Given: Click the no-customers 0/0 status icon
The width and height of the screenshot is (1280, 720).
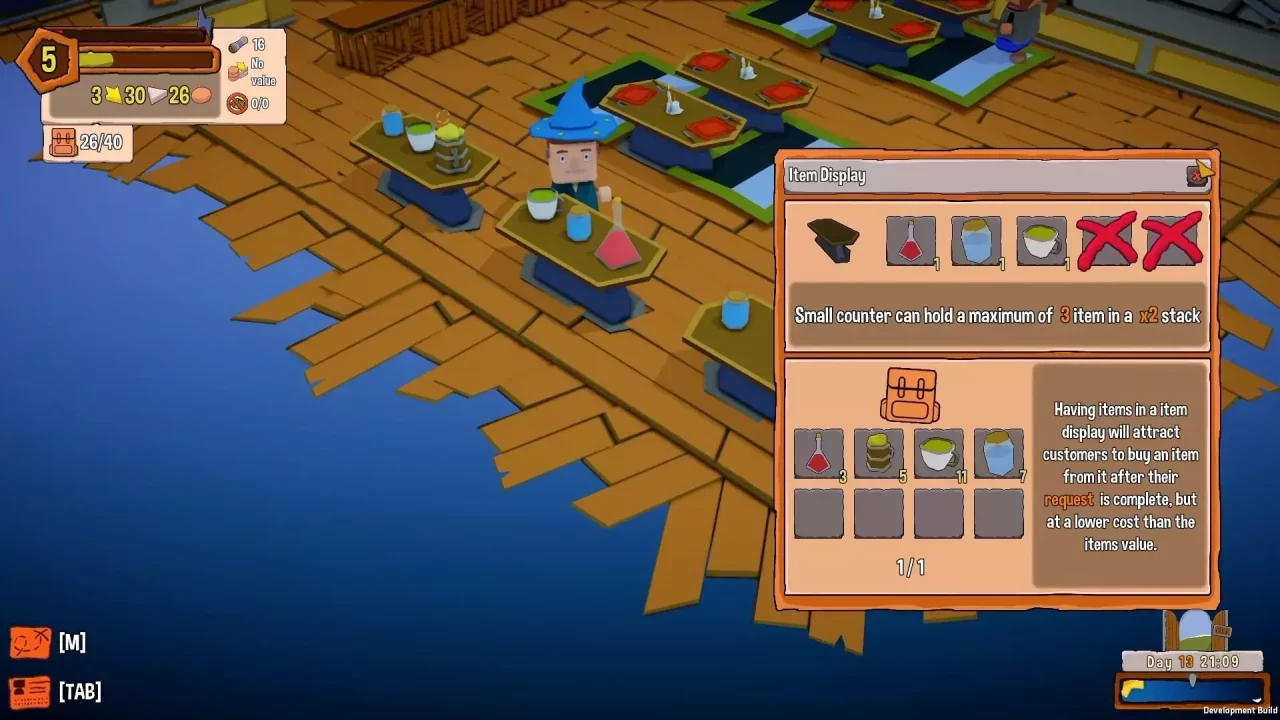Looking at the screenshot, I should [x=237, y=104].
